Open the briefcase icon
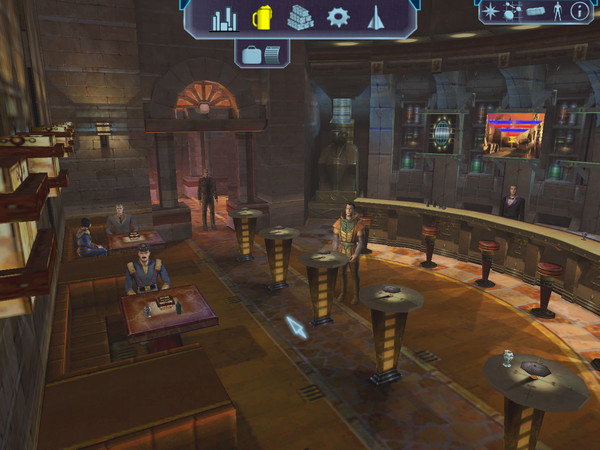This screenshot has width=600, height=450. (251, 54)
